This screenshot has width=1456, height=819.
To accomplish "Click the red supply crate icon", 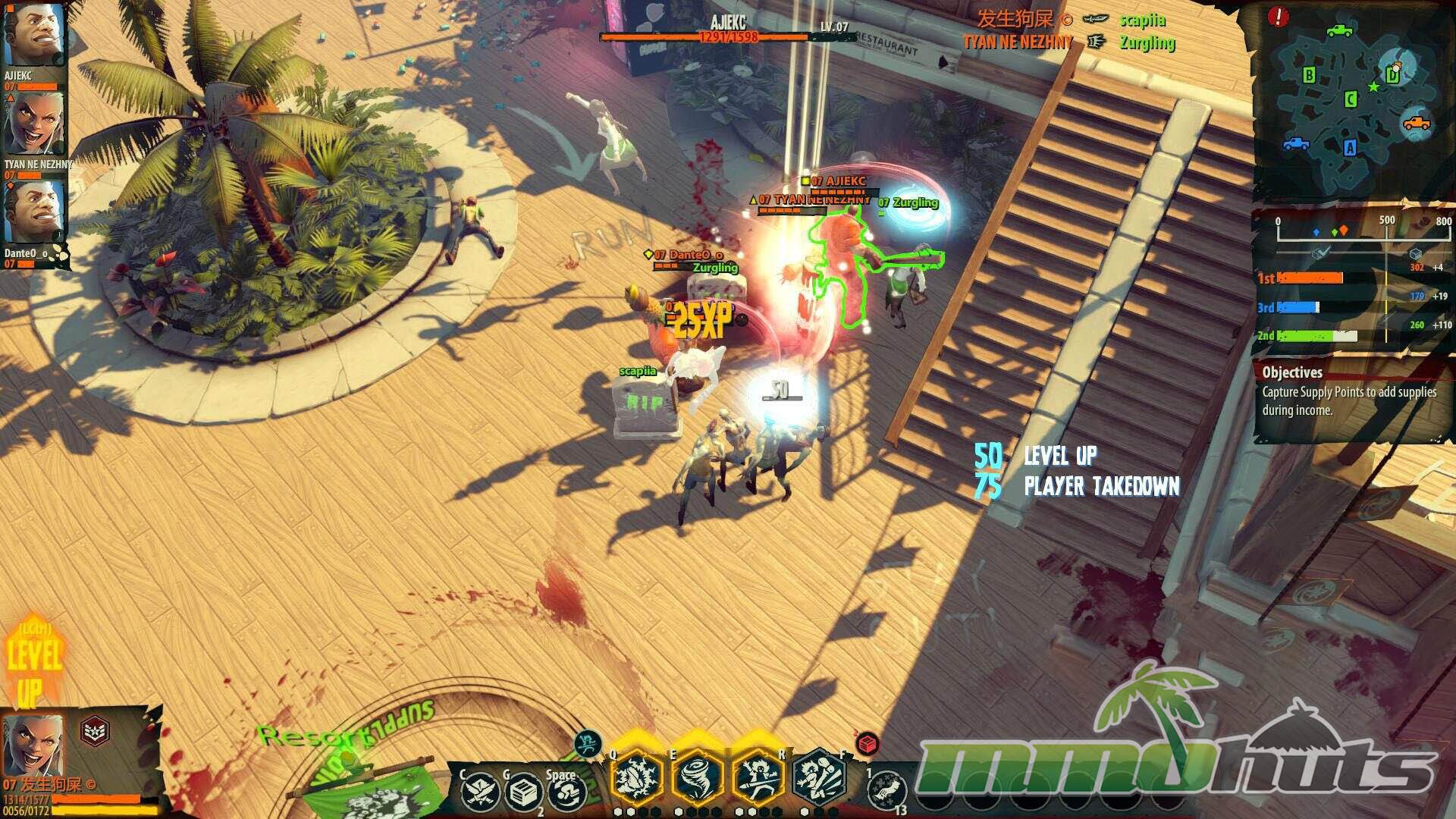I will click(868, 744).
